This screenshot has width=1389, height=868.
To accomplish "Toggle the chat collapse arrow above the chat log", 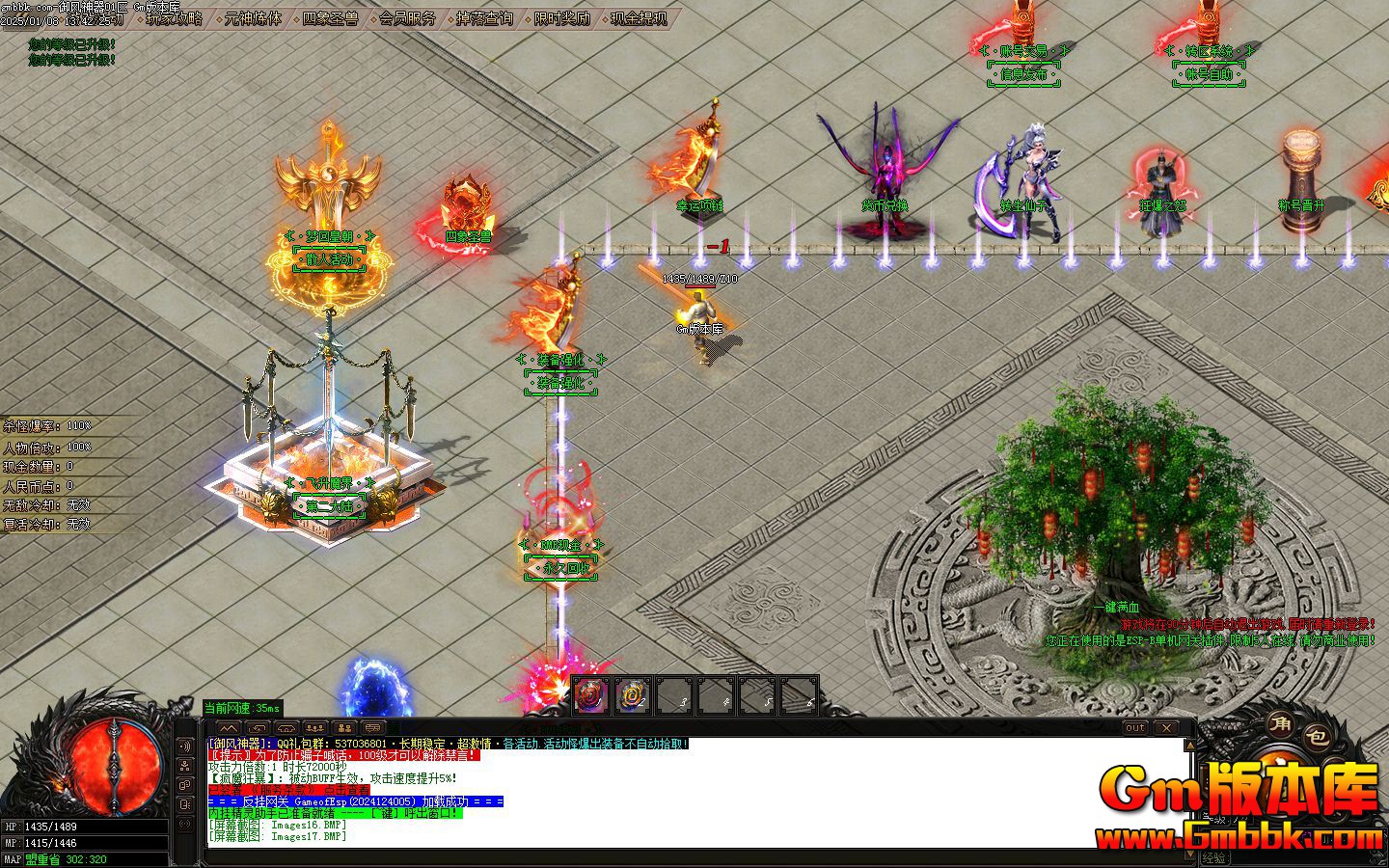I will (230, 728).
